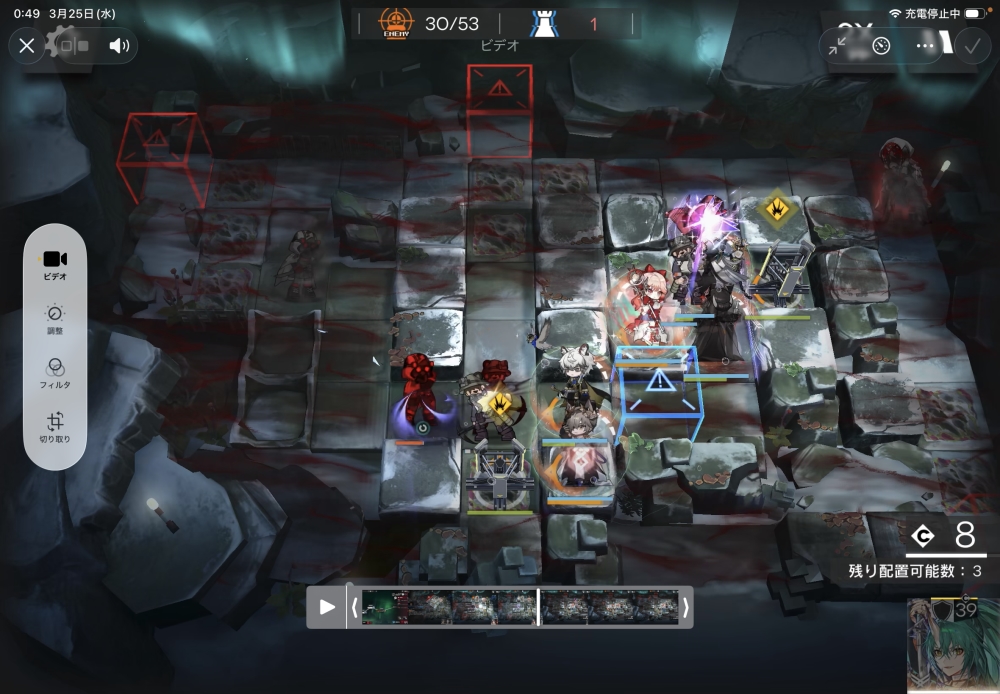Screen dimensions: 1000x694
Task: Confirm edits with the checkmark button
Action: tap(970, 46)
